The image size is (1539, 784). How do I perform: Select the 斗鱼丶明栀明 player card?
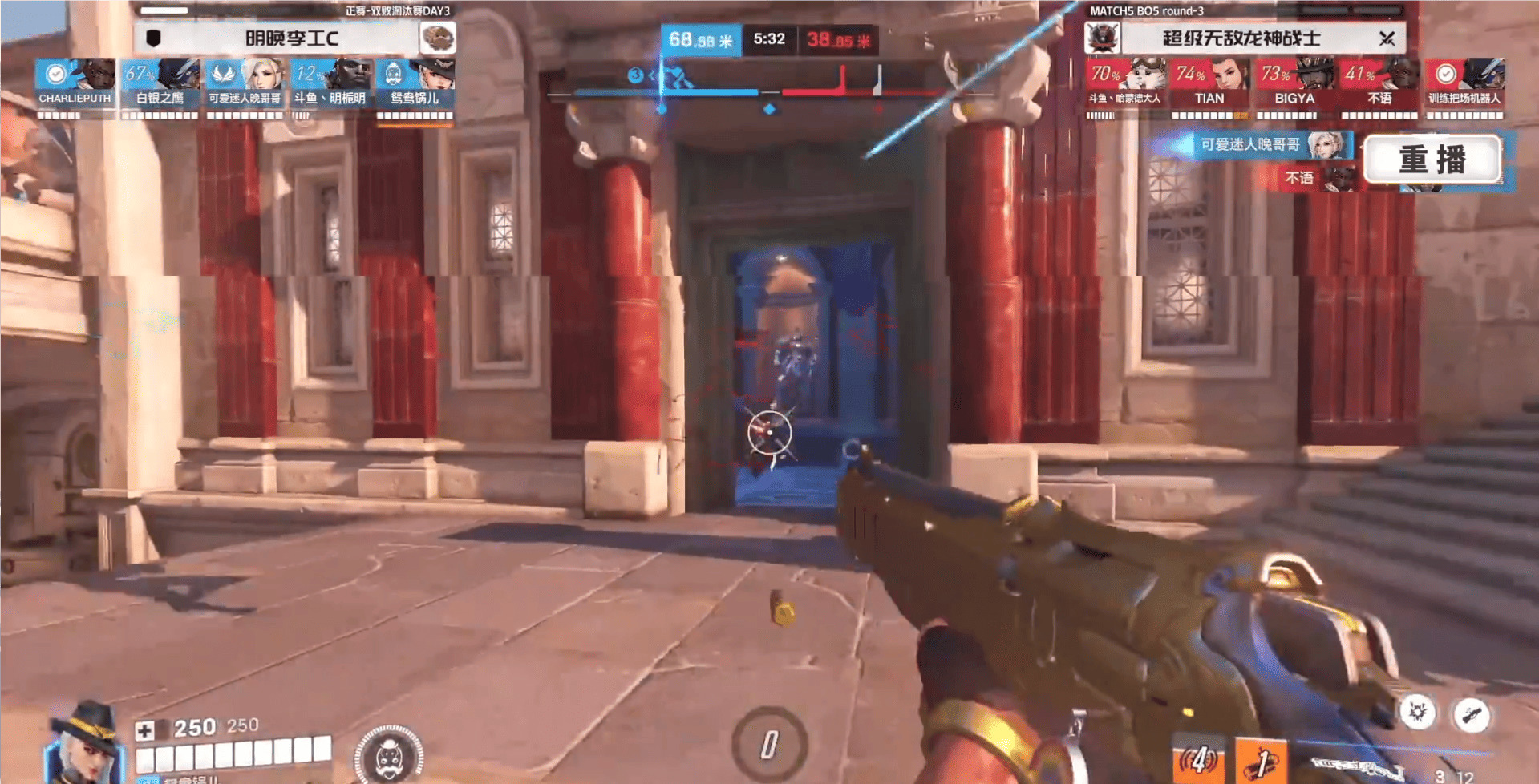click(330, 83)
